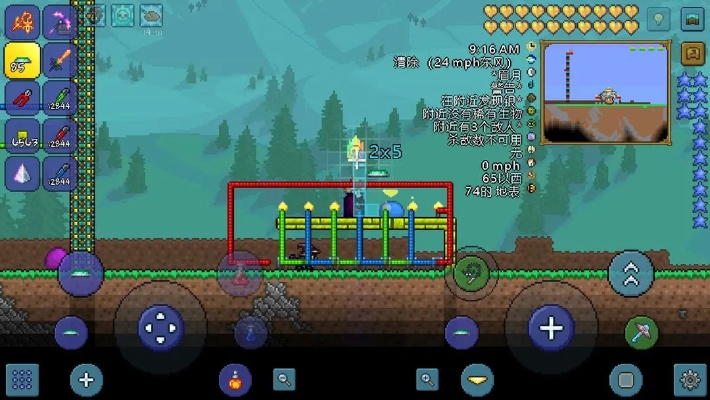This screenshot has height=400, width=710.
Task: Use the blue mana potion button
Action: coord(251,331)
